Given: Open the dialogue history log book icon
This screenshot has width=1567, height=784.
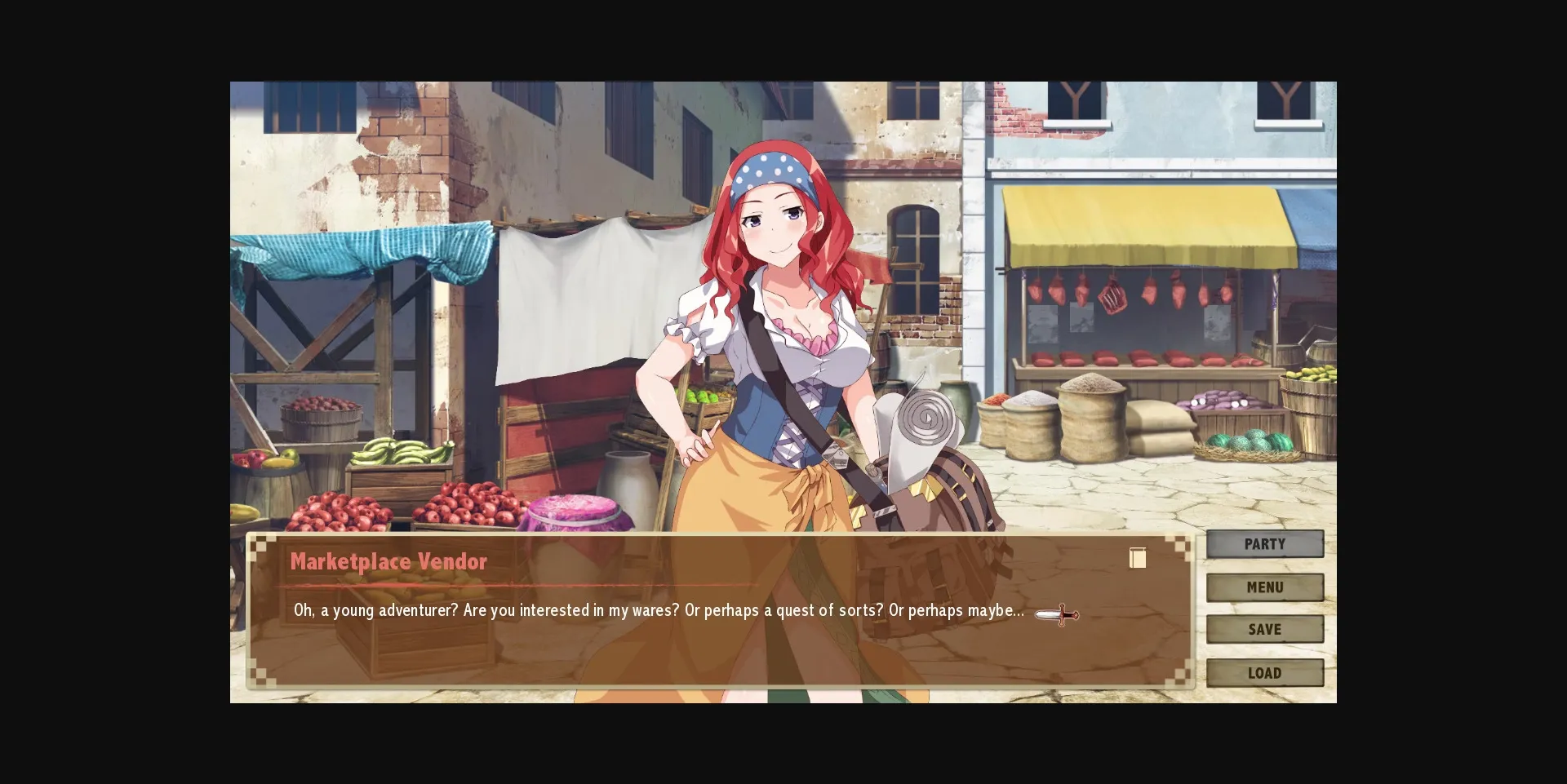Looking at the screenshot, I should pyautogui.click(x=1138, y=558).
